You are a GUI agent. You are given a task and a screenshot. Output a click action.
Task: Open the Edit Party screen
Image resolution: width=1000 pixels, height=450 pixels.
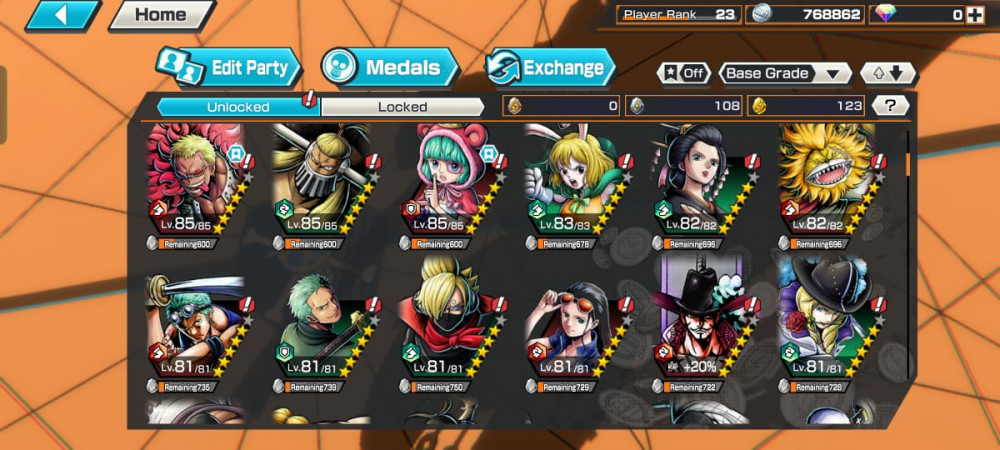coord(230,68)
